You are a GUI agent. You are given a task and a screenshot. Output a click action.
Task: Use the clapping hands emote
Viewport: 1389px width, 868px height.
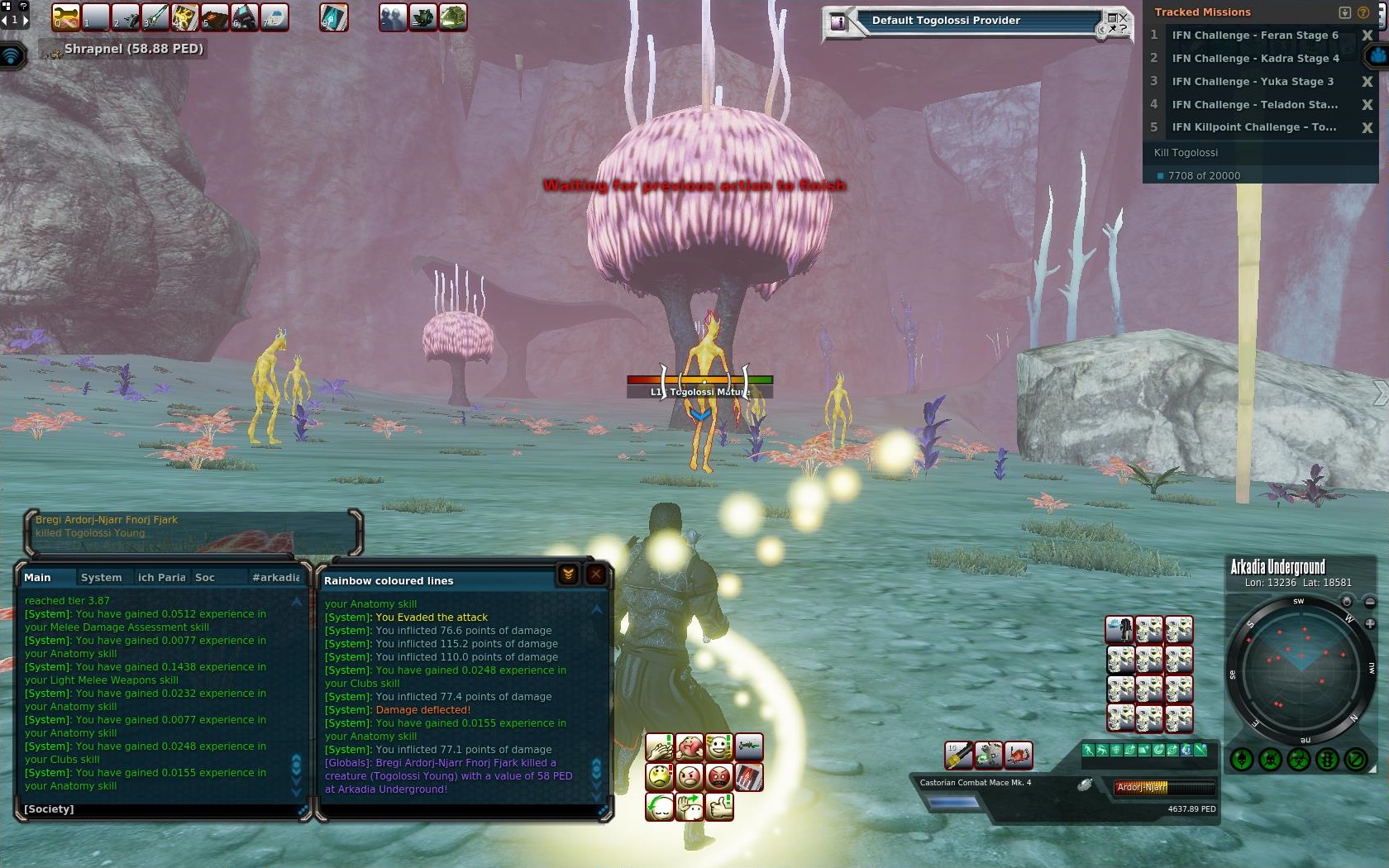pos(660,747)
